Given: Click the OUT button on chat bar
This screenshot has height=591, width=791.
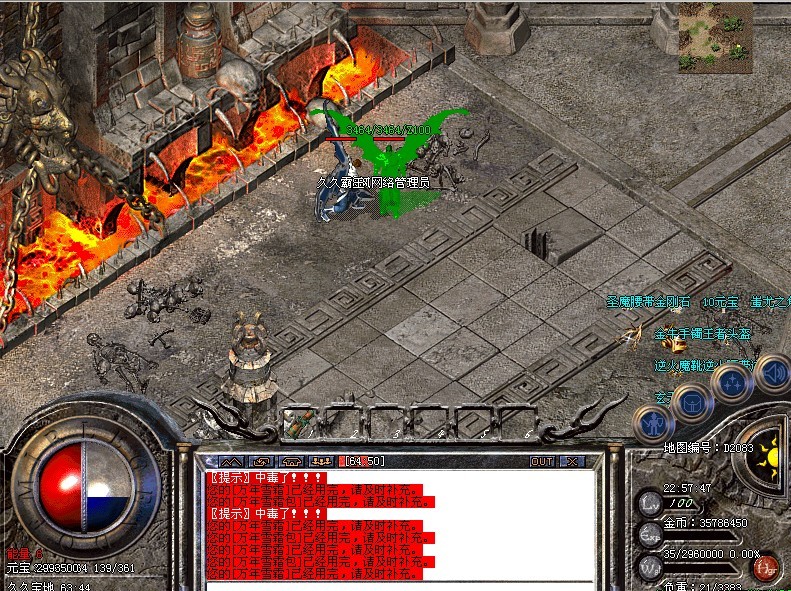Looking at the screenshot, I should tap(541, 461).
